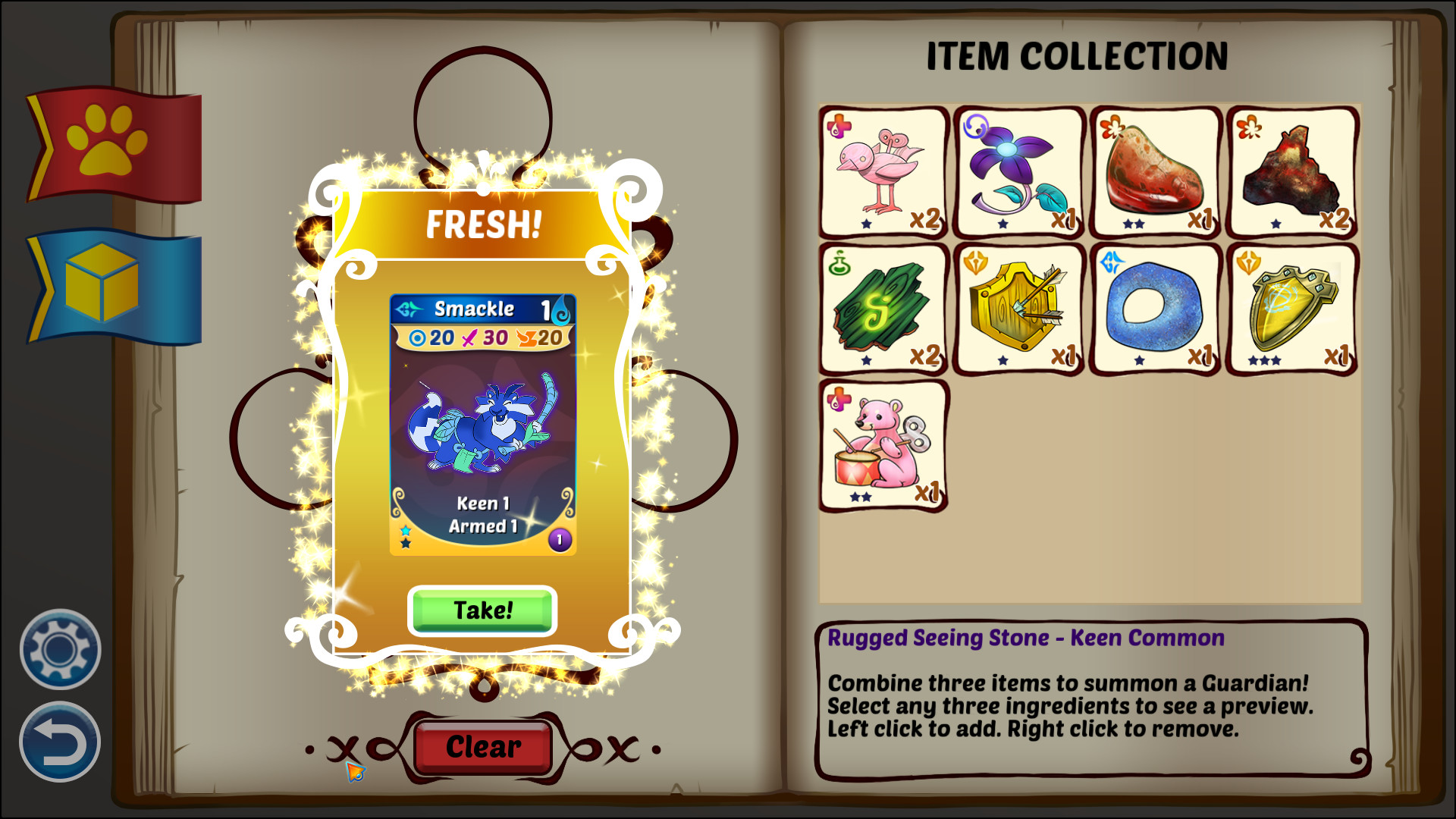Click the blue undo arrow

59,739
